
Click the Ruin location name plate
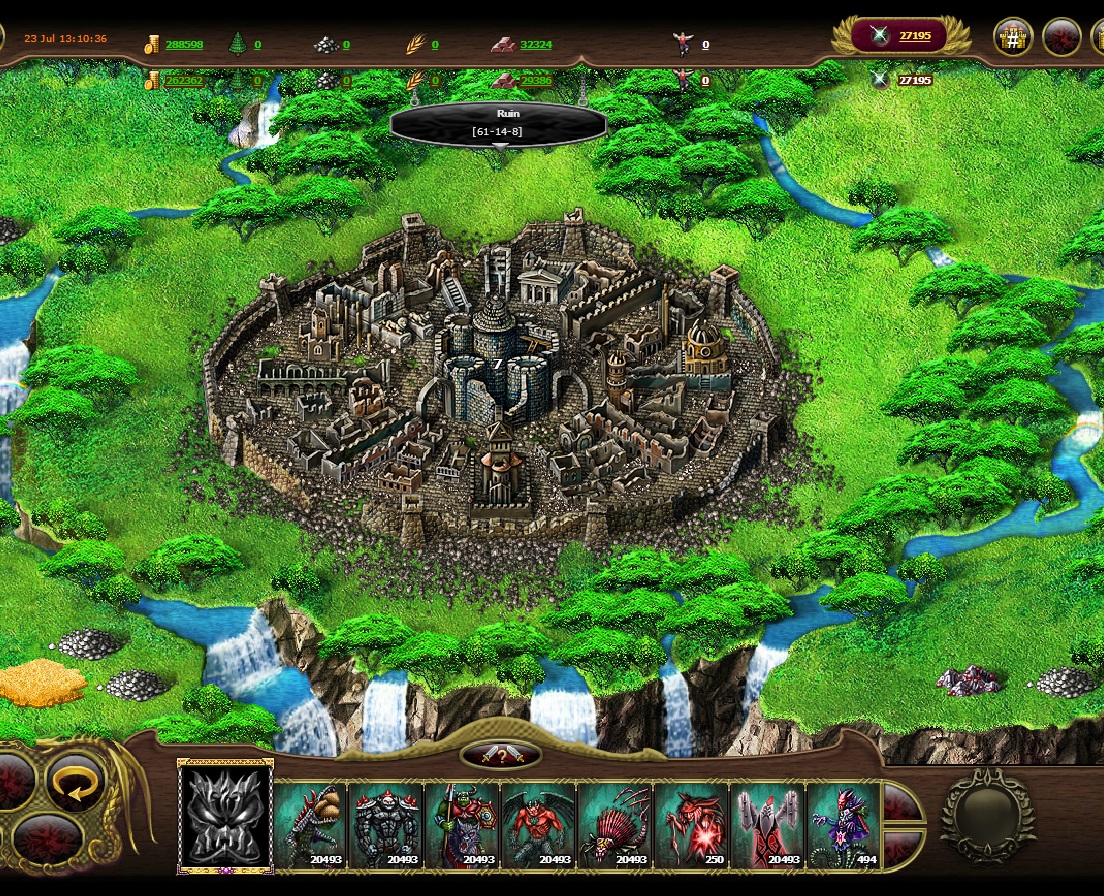click(497, 123)
